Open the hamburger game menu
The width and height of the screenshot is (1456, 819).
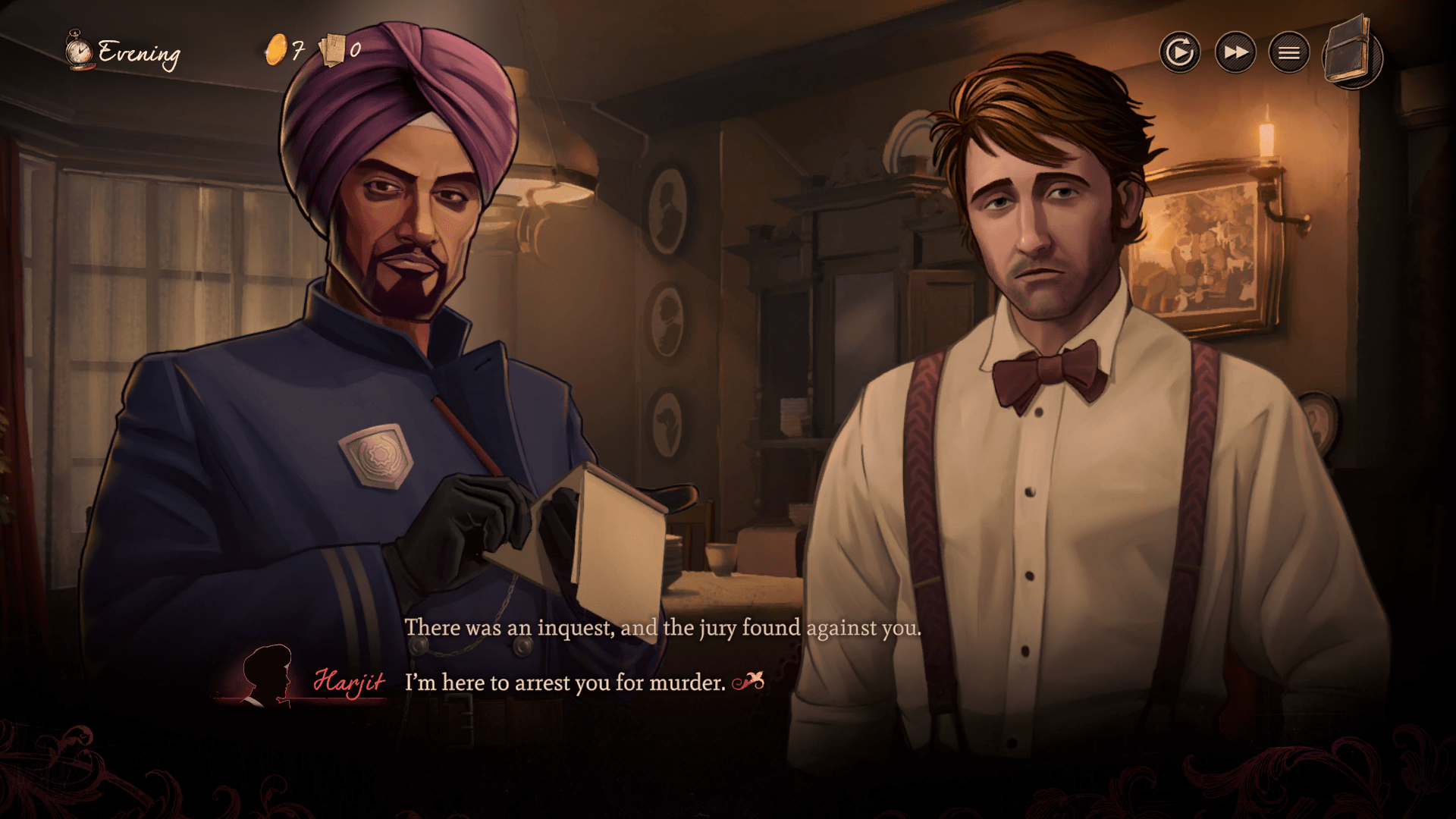[1288, 52]
